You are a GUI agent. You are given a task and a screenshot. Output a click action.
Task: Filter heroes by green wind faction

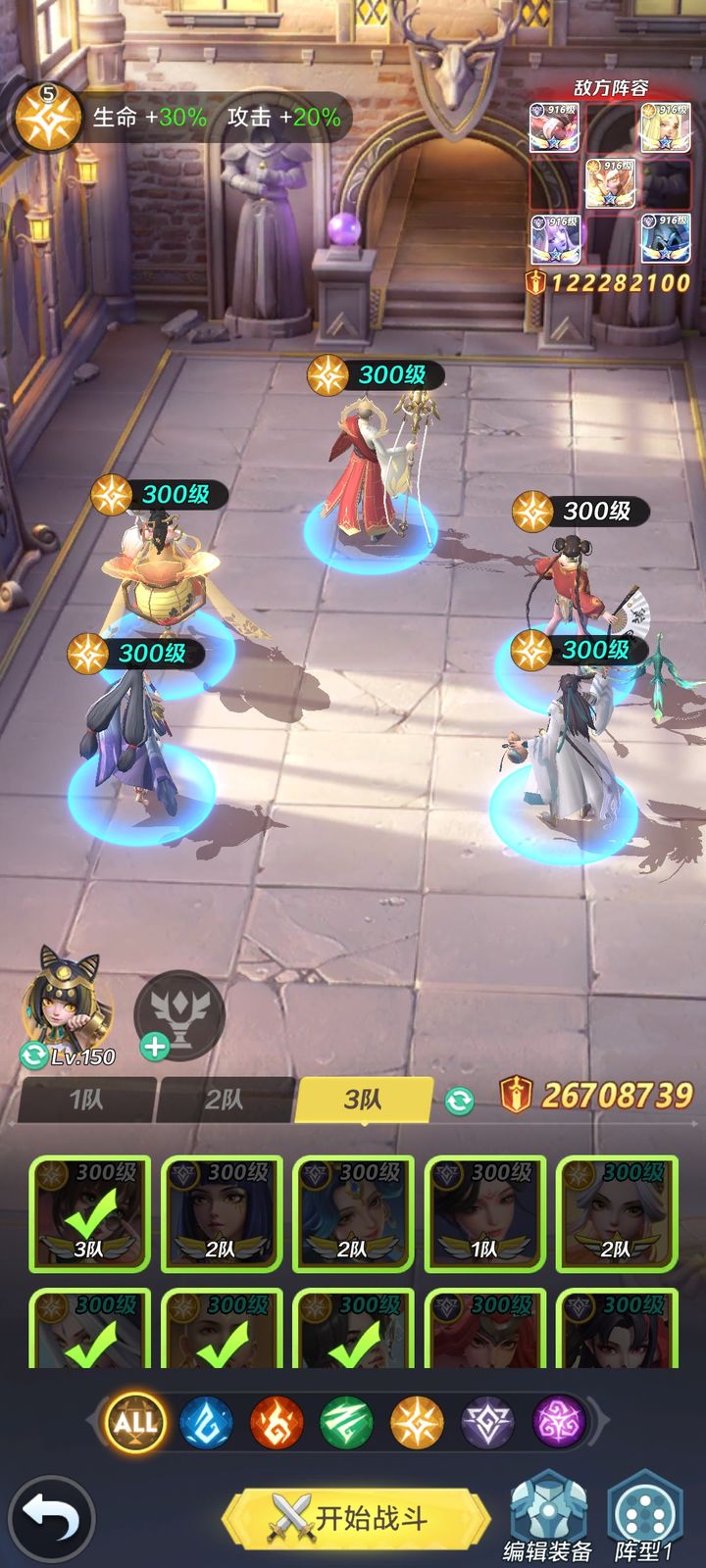point(346,1422)
